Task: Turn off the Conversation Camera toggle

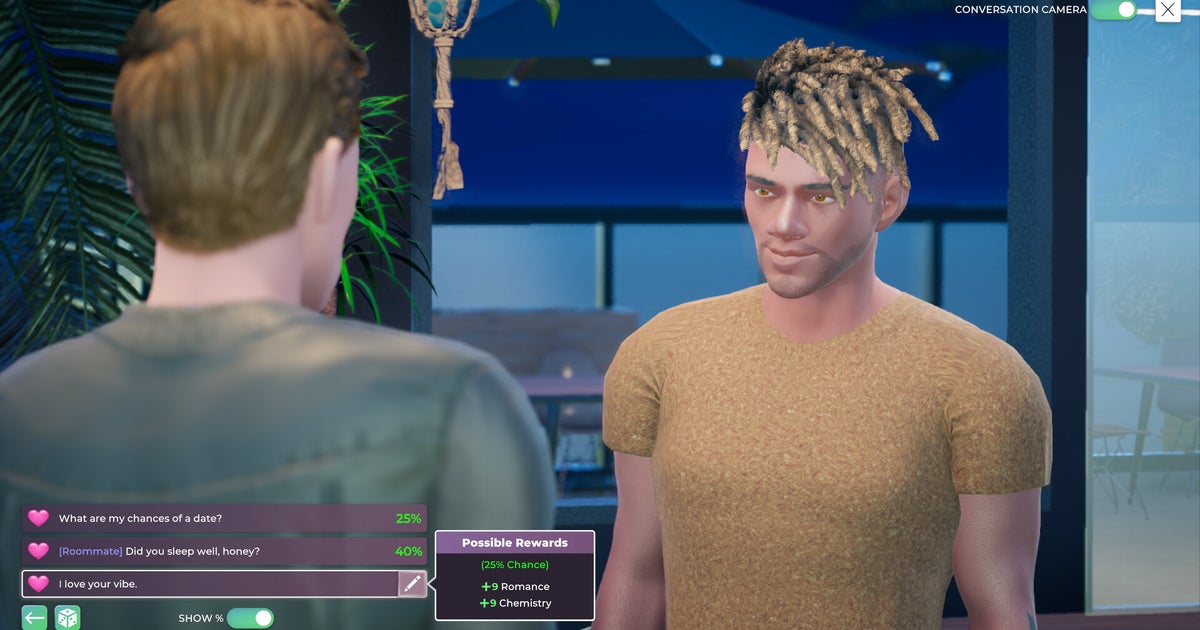Action: 1112,10
